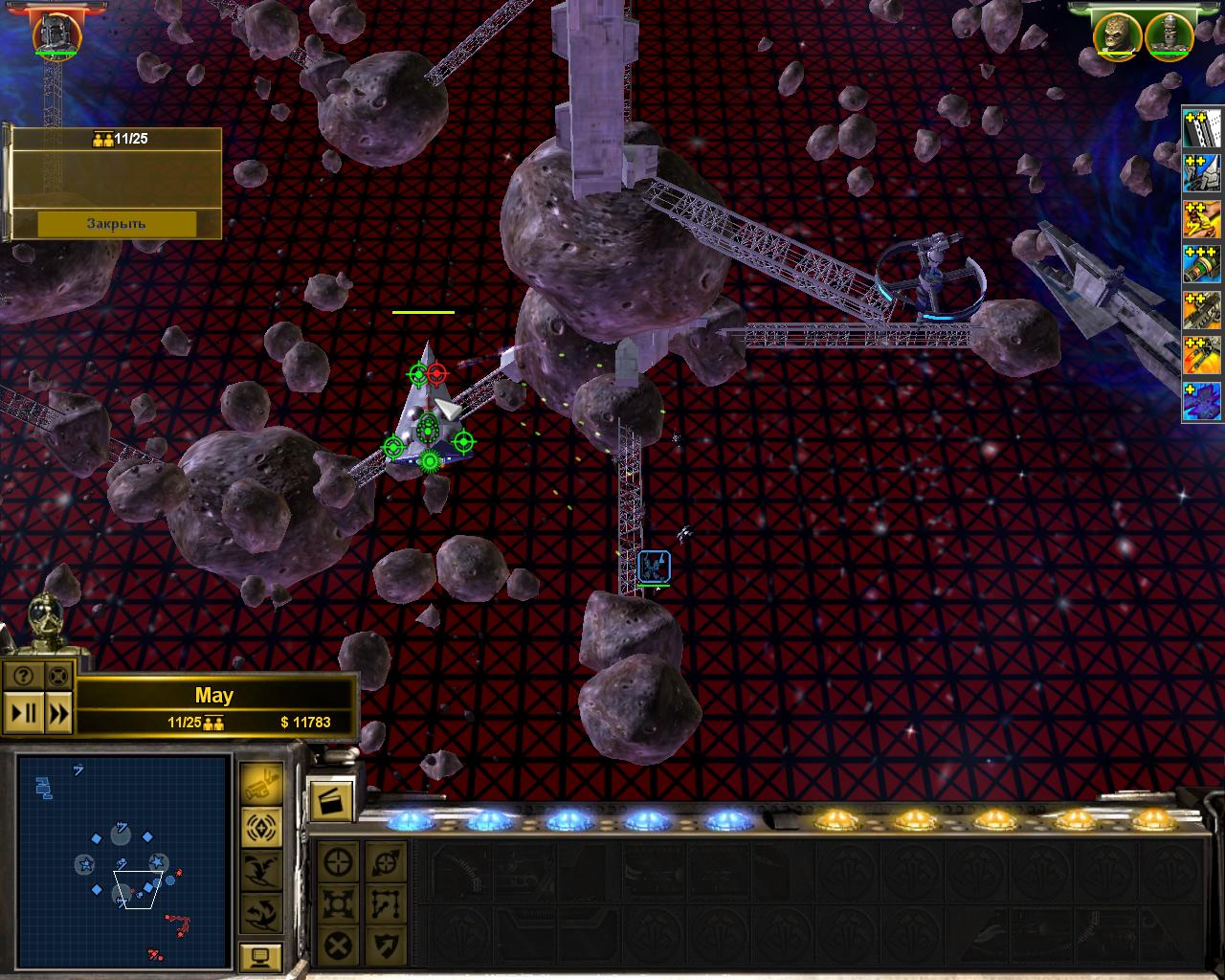Select the Bossk hero portrait
This screenshot has width=1225, height=980.
pyautogui.click(x=1119, y=34)
